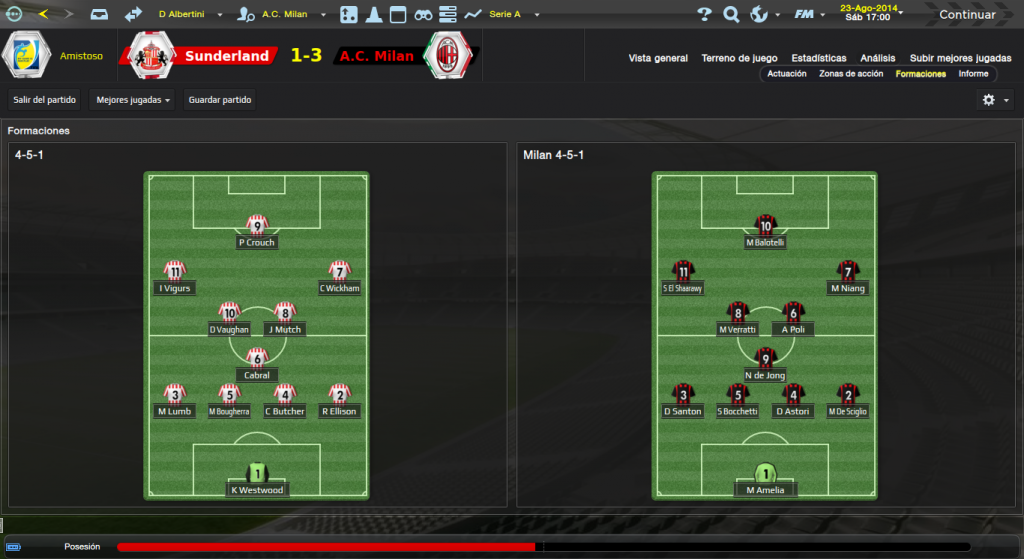Open the D Albertini manager menu
Viewport: 1024px width, 559px height.
pyautogui.click(x=191, y=15)
